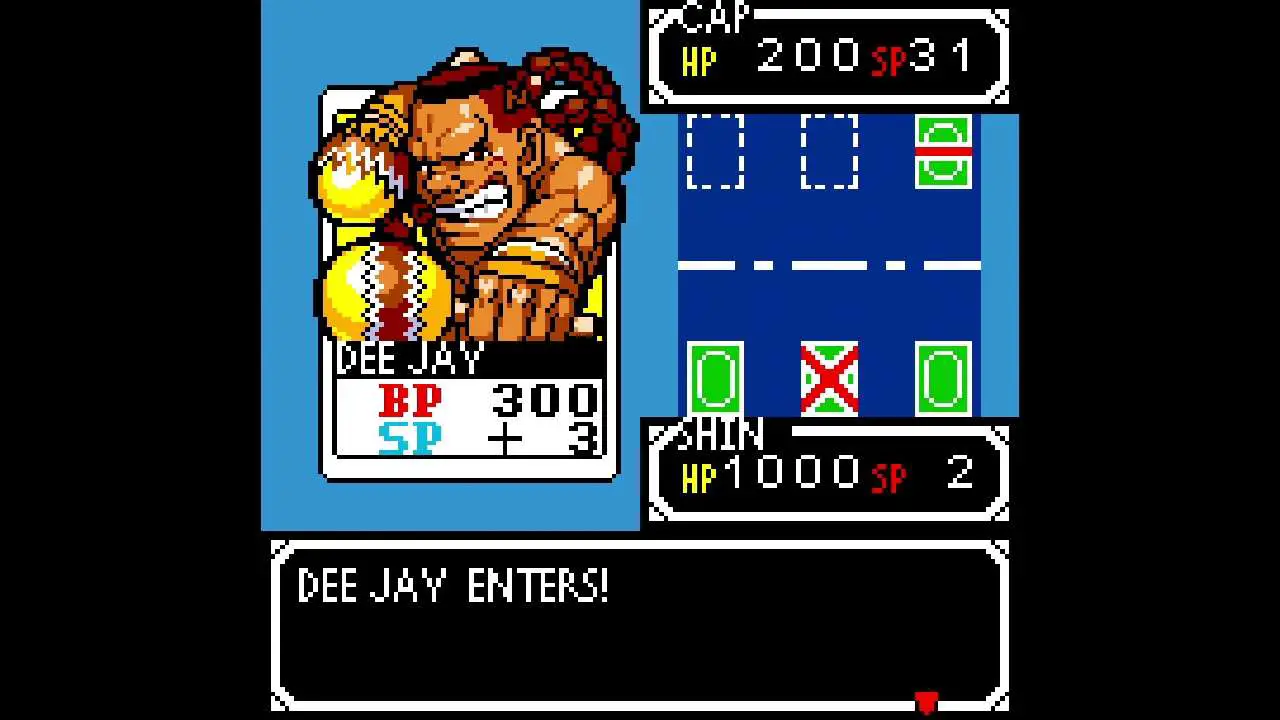Select the green face-down card top-right
Viewport: 1280px width, 720px height.
[944, 152]
